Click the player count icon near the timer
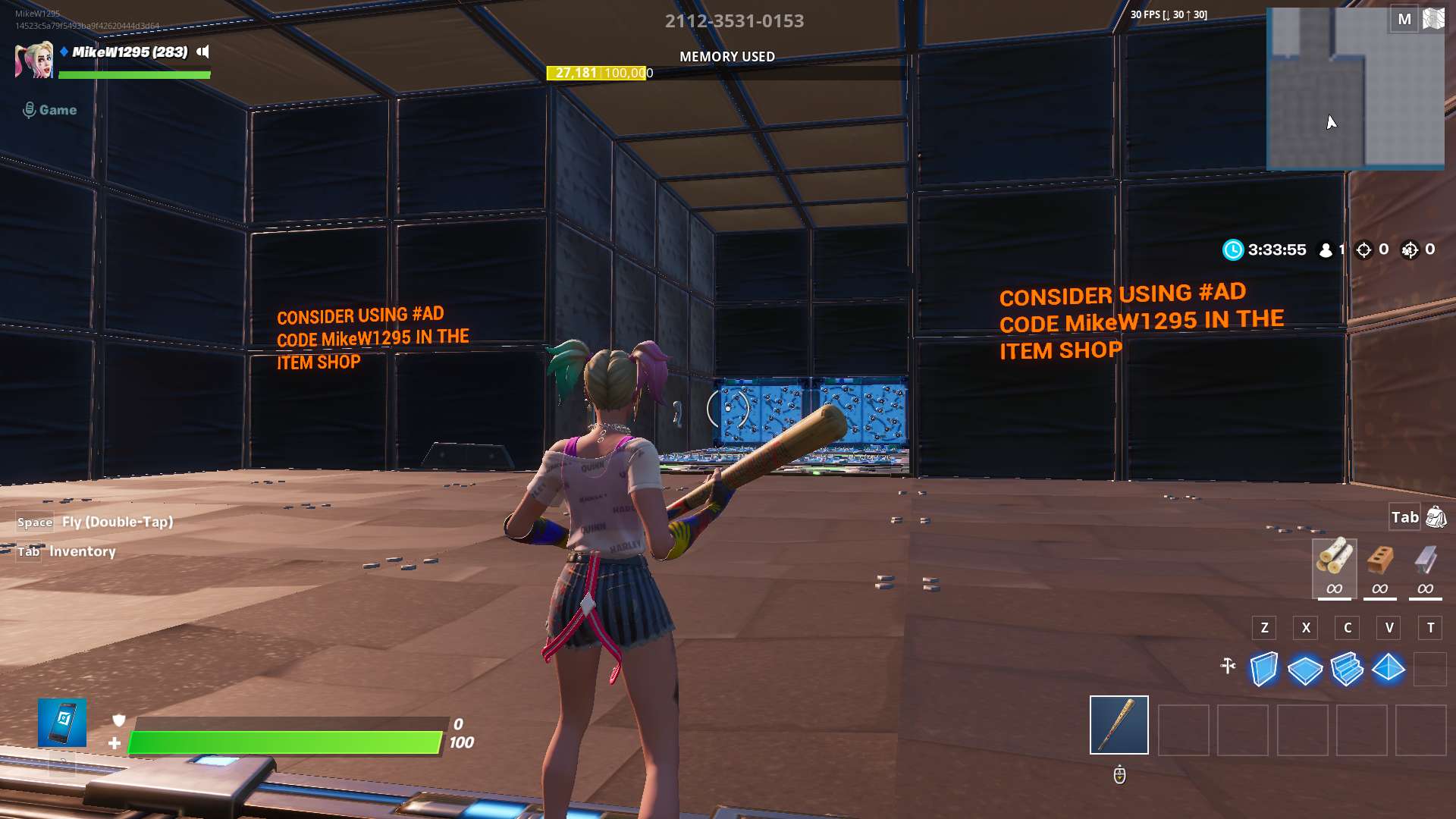 click(1326, 249)
